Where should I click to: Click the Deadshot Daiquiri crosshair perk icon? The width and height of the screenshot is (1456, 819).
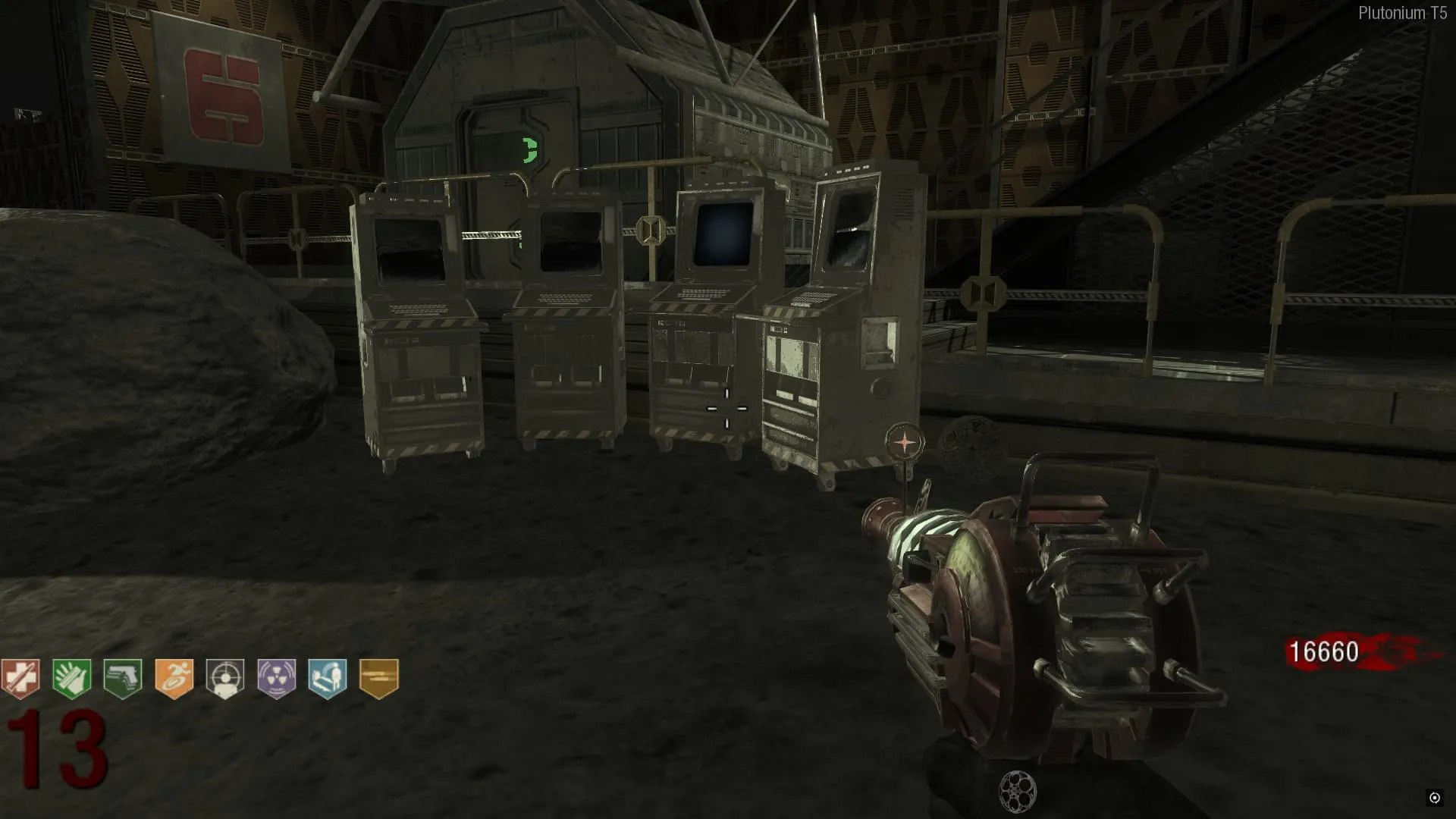[x=225, y=677]
